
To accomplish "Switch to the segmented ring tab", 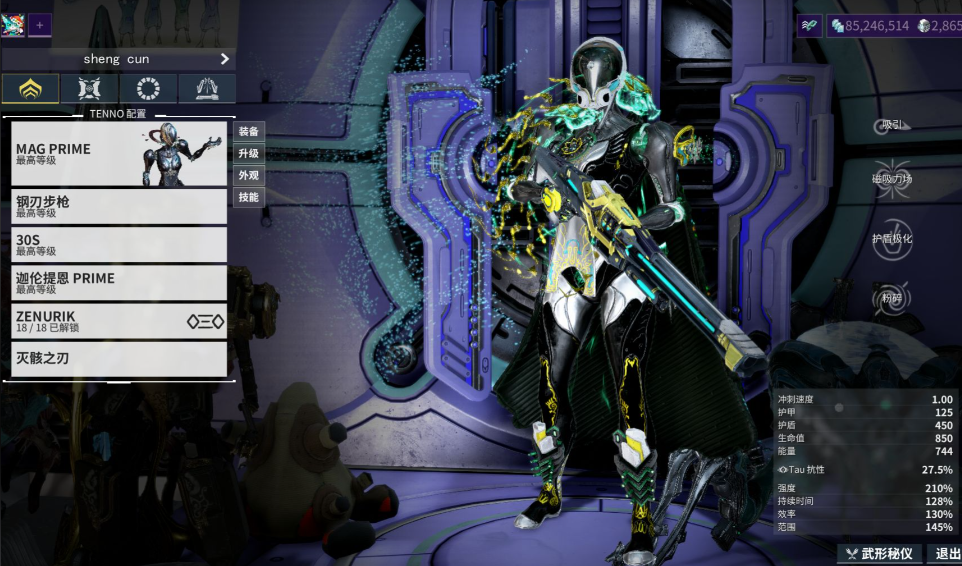I will pyautogui.click(x=148, y=89).
